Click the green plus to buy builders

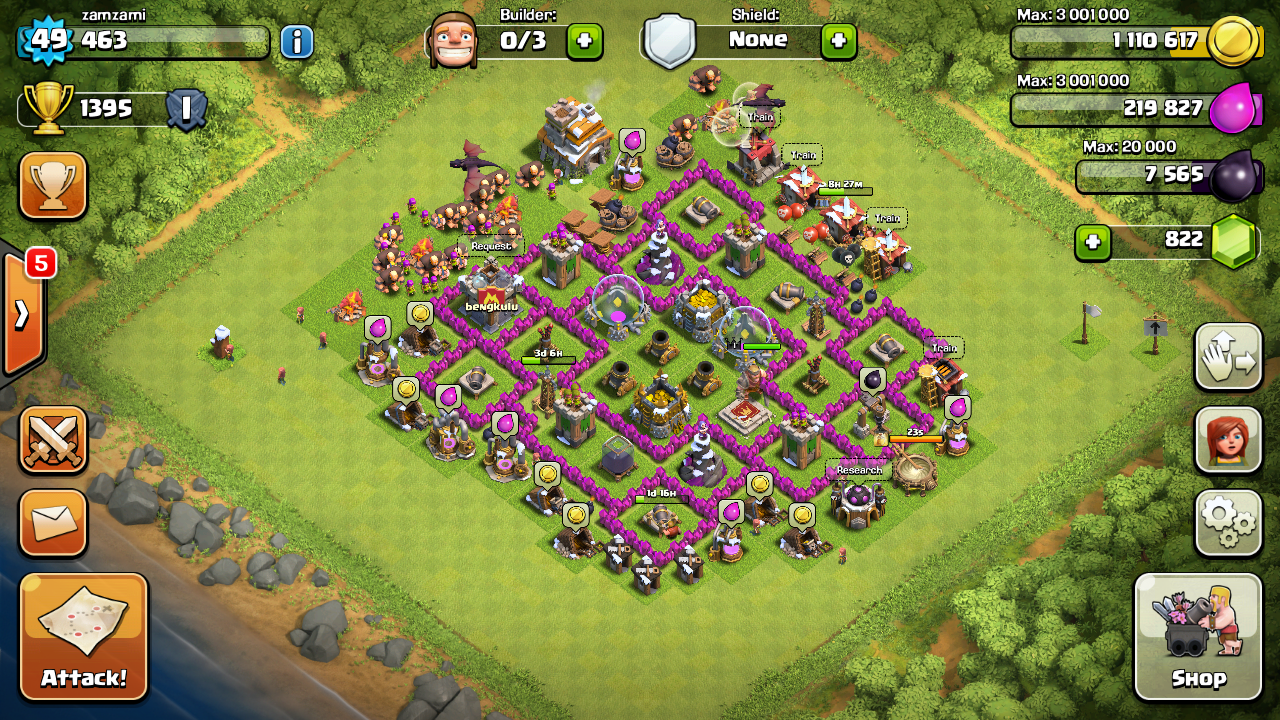coord(585,41)
